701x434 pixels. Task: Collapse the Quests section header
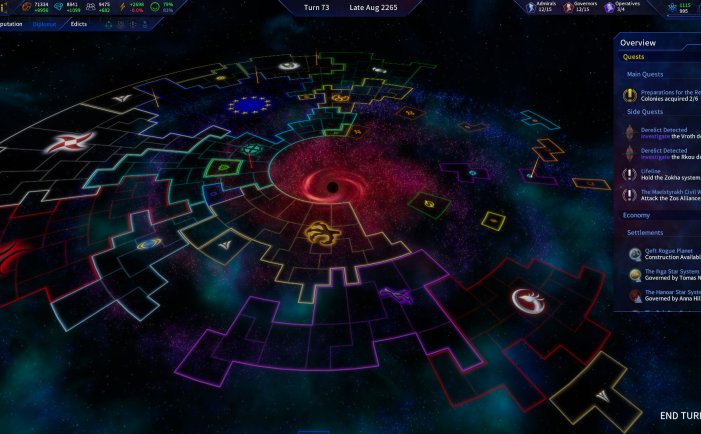(634, 57)
